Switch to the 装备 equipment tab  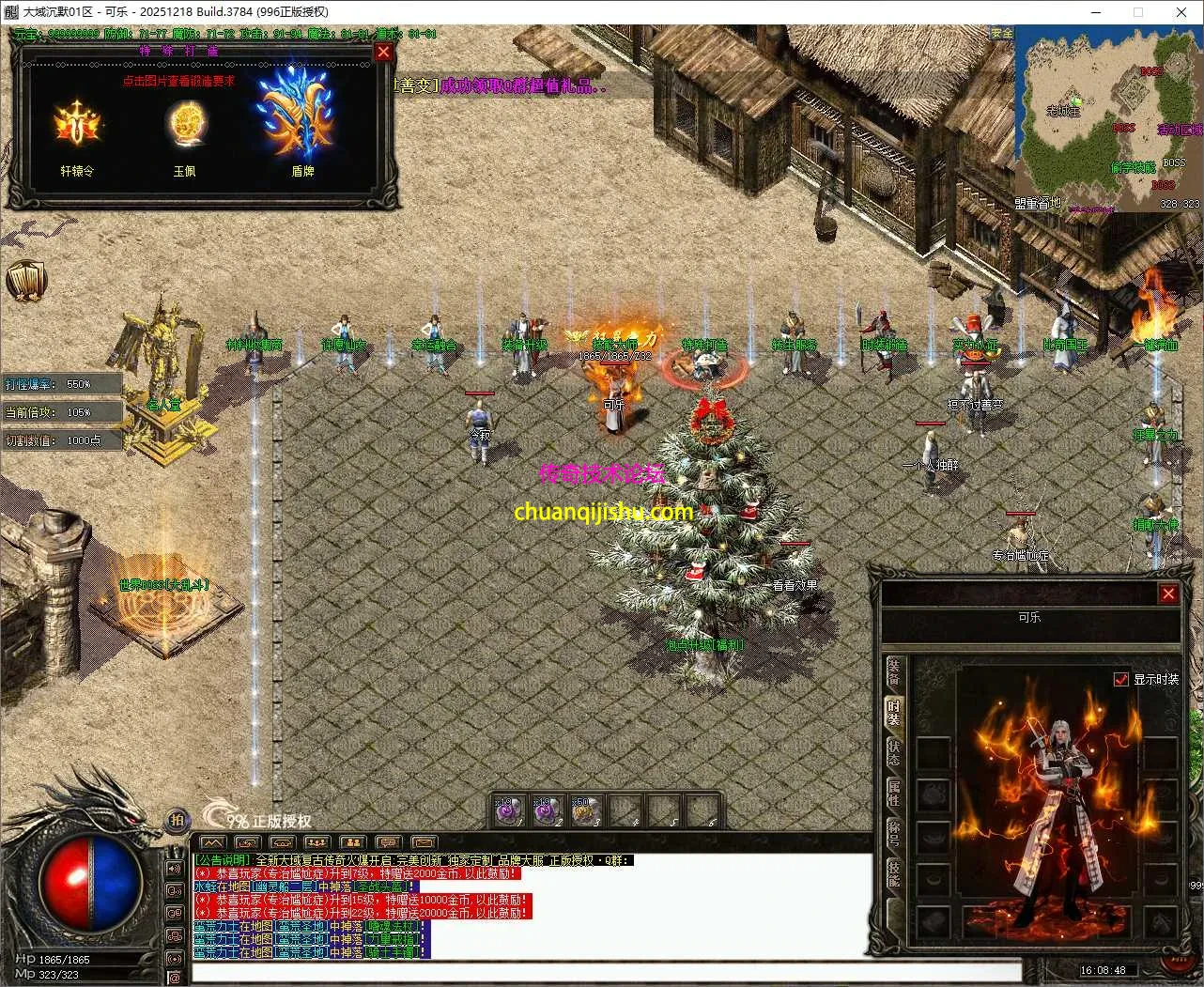tap(893, 671)
